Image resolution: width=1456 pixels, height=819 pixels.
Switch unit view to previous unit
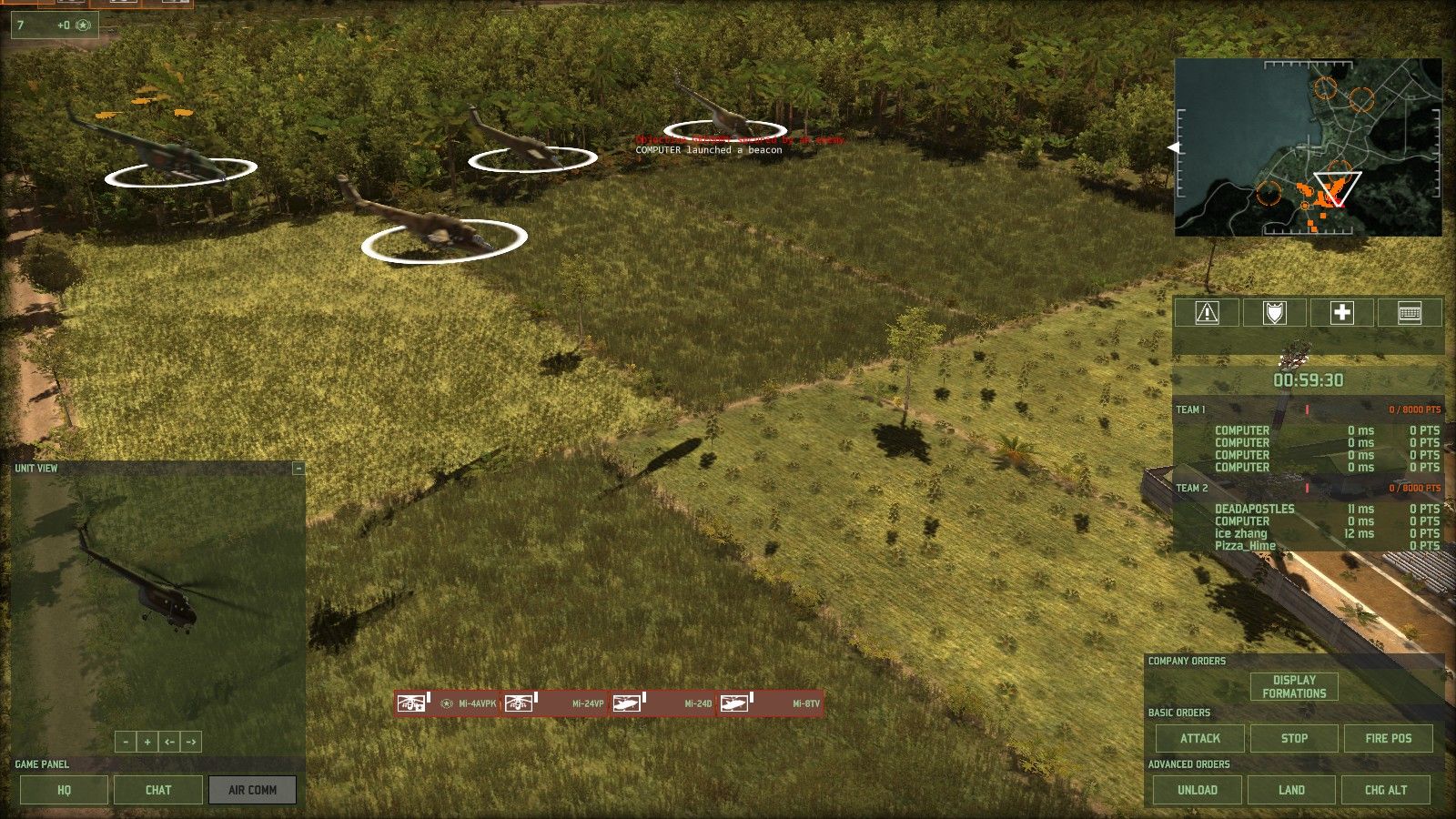pos(169,742)
